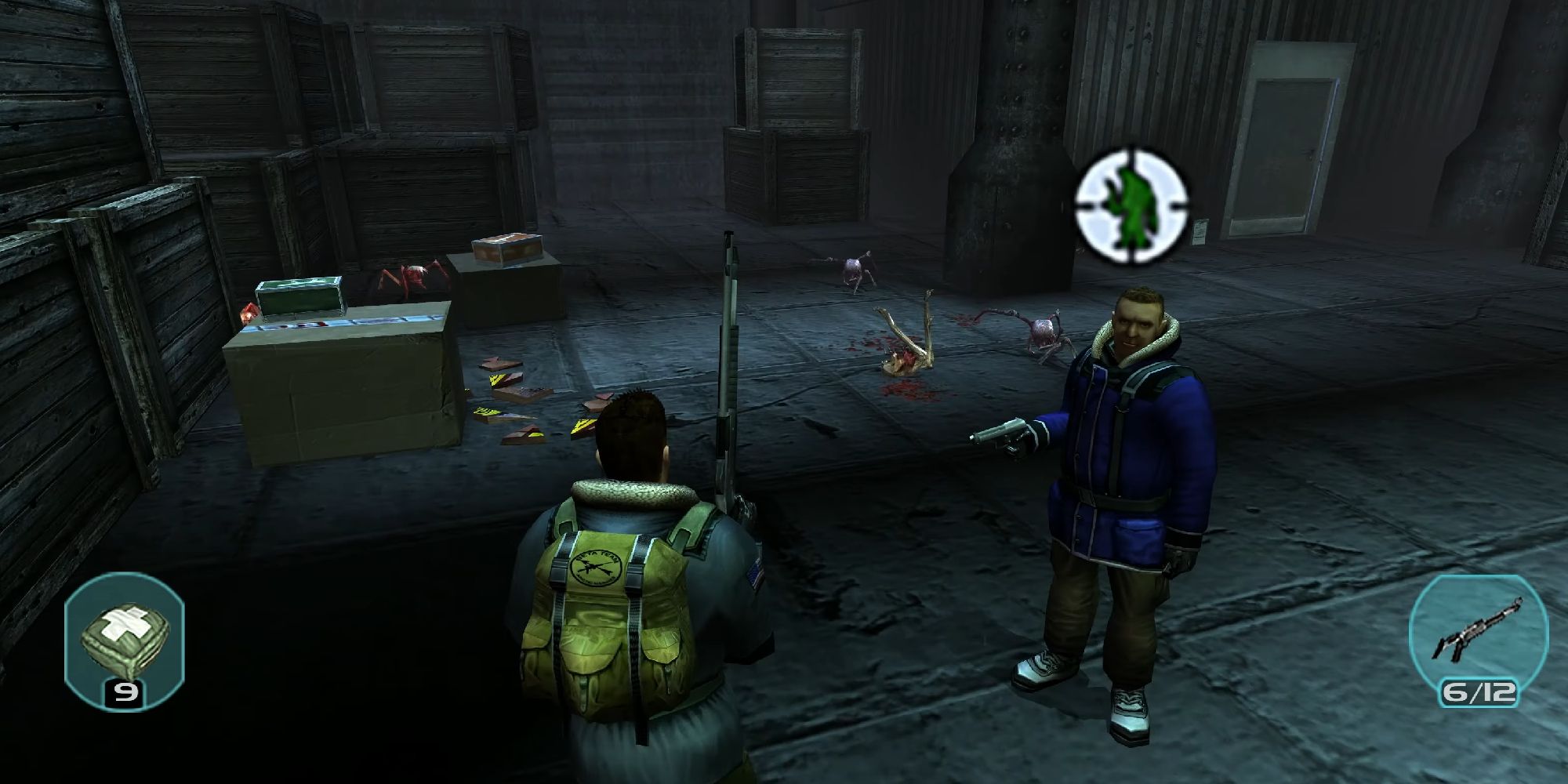This screenshot has height=784, width=1568.
Task: Click the sign posted beside the door
Action: (1201, 232)
